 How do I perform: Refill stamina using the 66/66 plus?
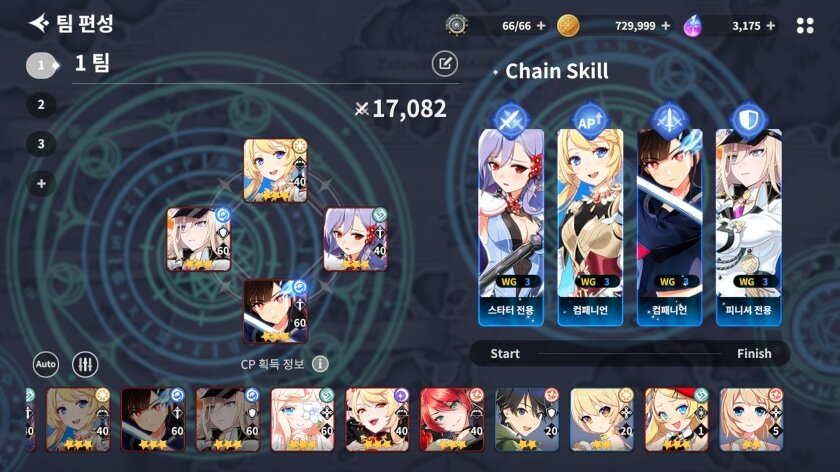[x=541, y=26]
